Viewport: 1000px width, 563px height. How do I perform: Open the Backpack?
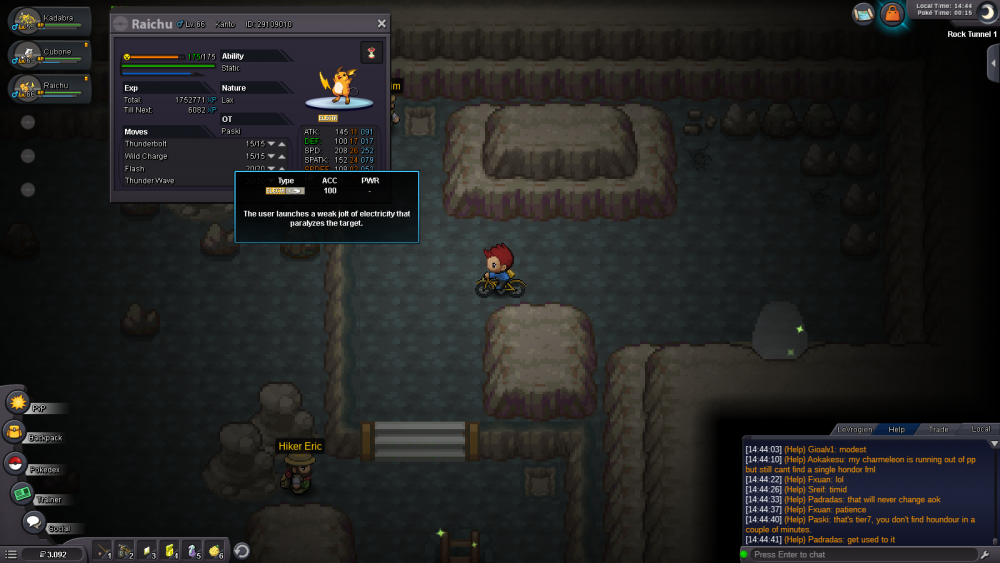pyautogui.click(x=15, y=432)
